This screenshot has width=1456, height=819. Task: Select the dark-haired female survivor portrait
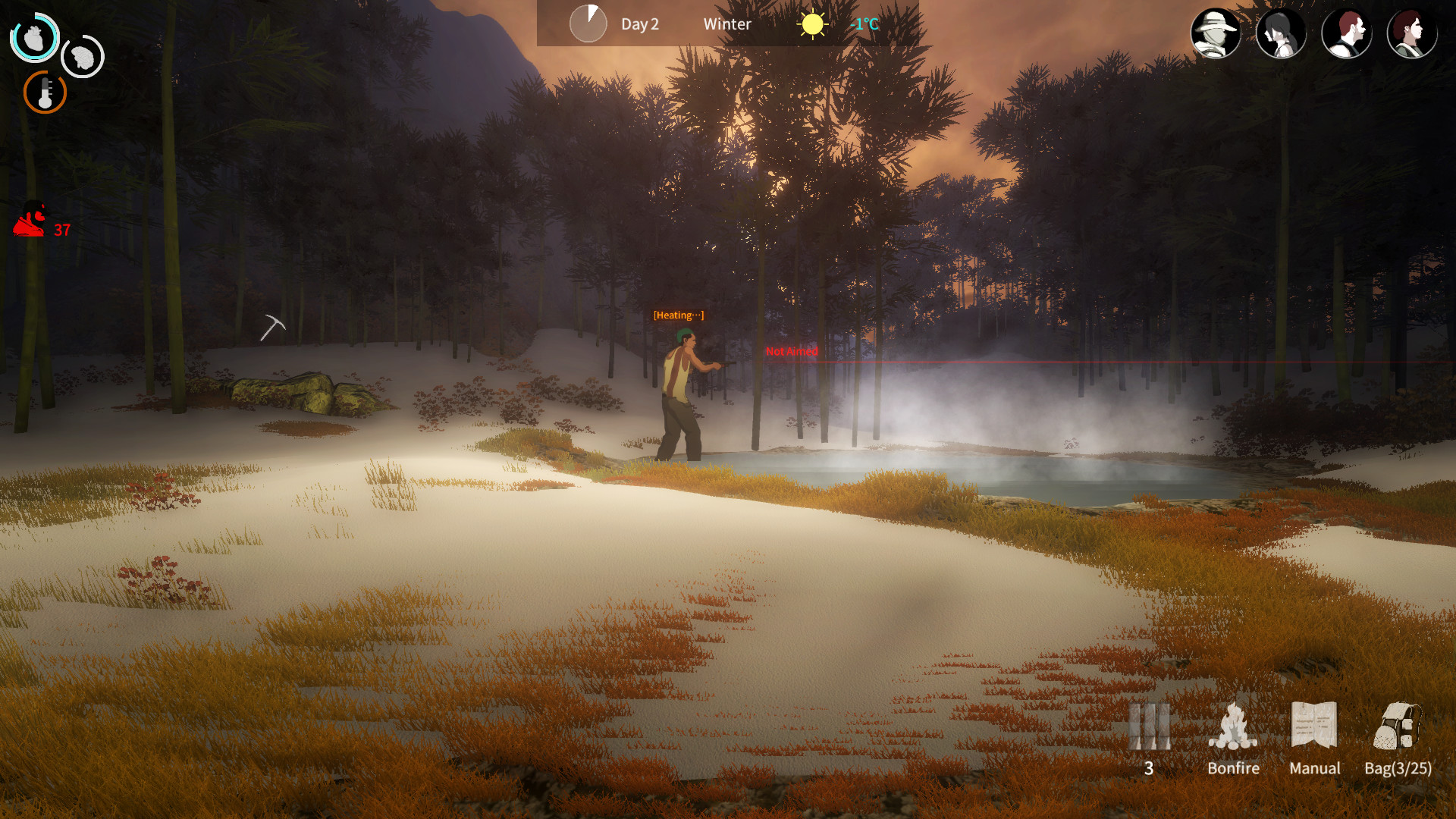click(x=1282, y=32)
